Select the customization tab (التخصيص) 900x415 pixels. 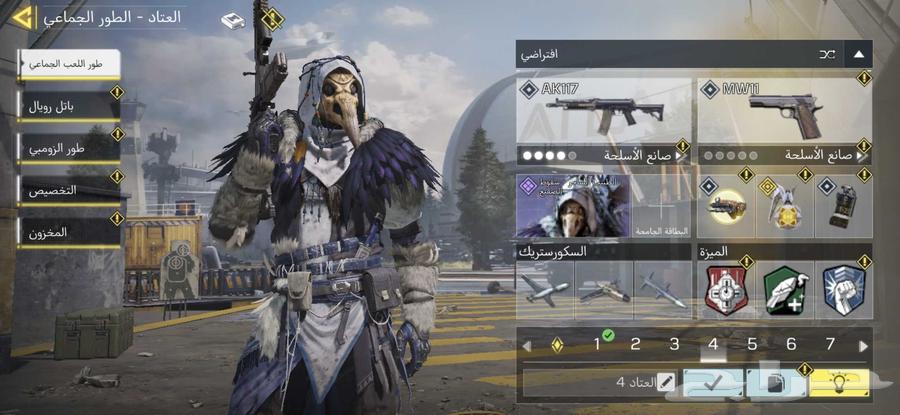tap(68, 189)
